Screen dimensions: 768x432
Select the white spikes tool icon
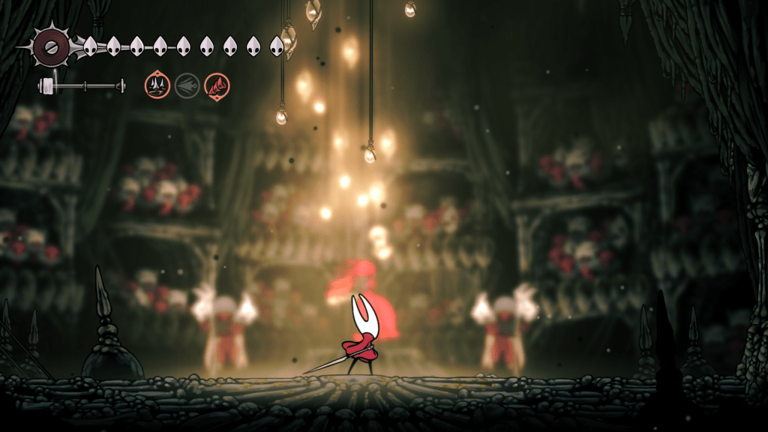coord(157,86)
